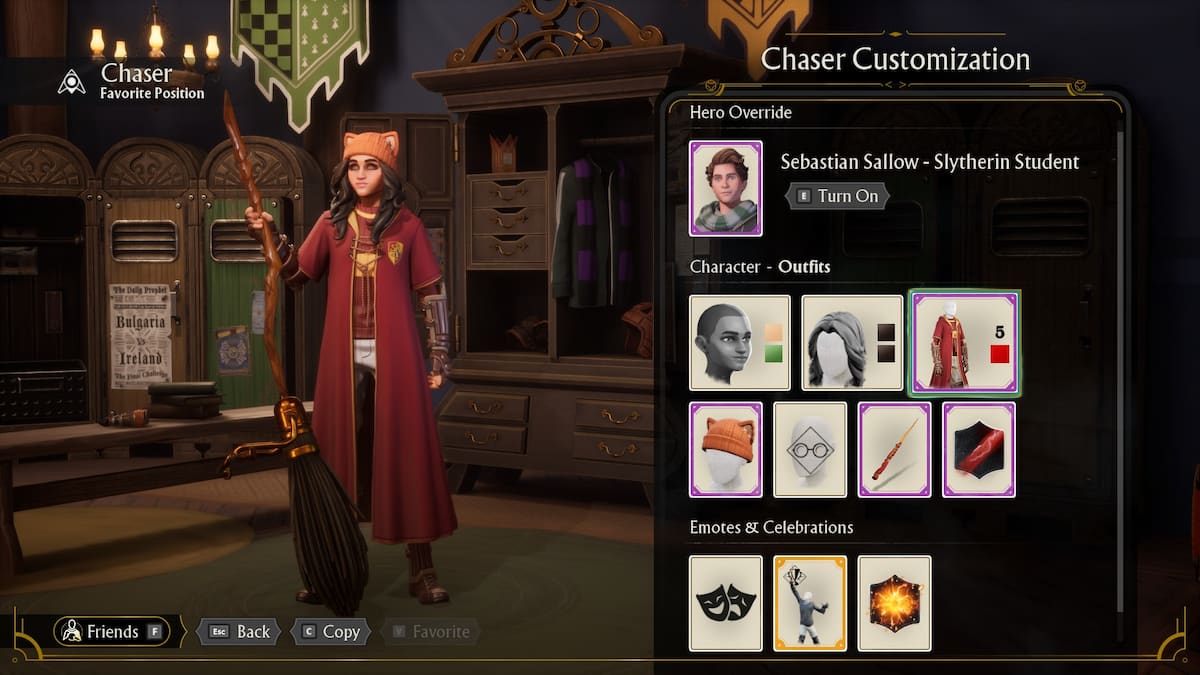Mark Chaser as Favorite position

click(430, 631)
